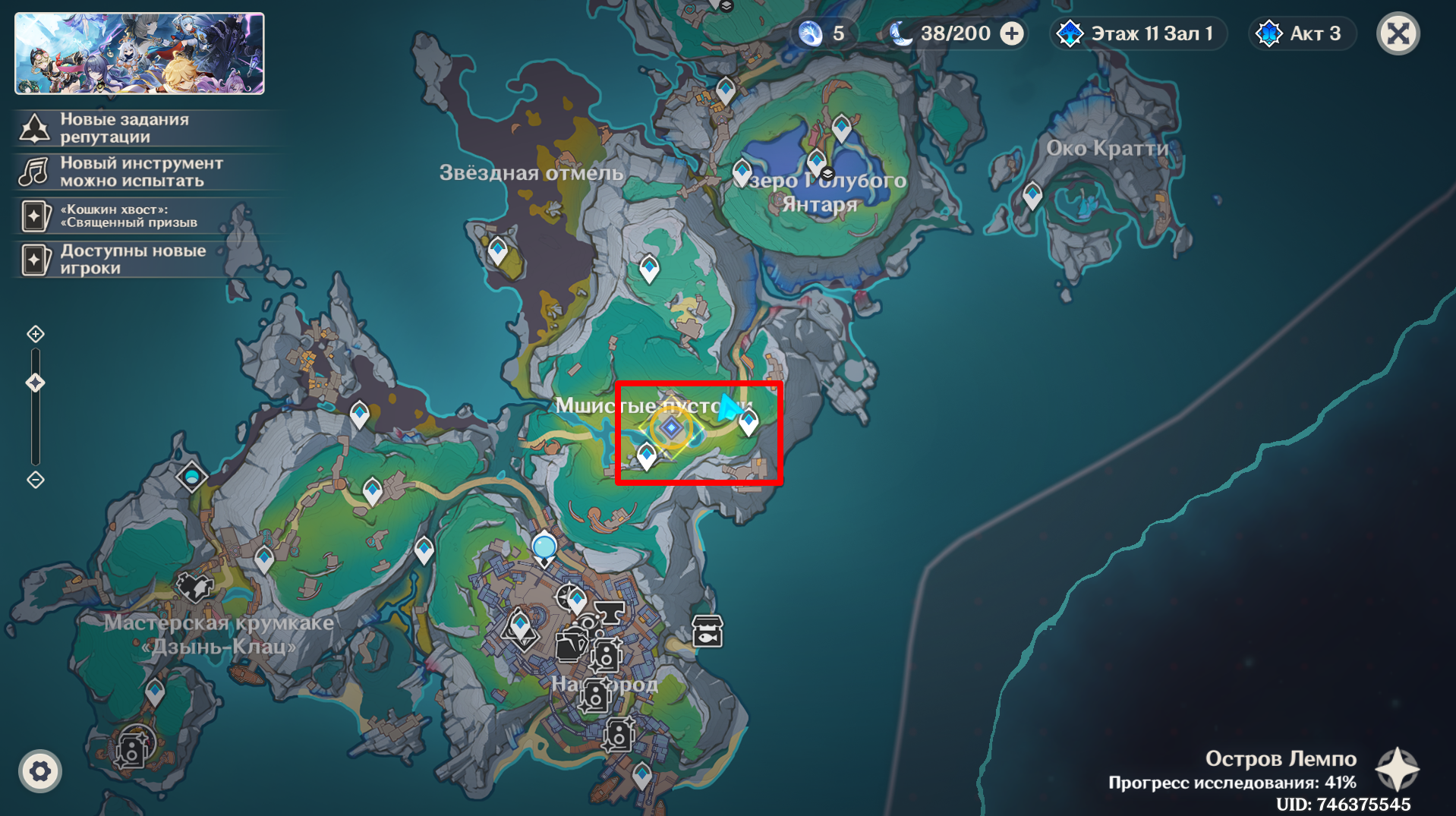Open the Spiral Abyss "Этаж 11 Зал 1" indicator
Image resolution: width=1456 pixels, height=816 pixels.
(1138, 34)
